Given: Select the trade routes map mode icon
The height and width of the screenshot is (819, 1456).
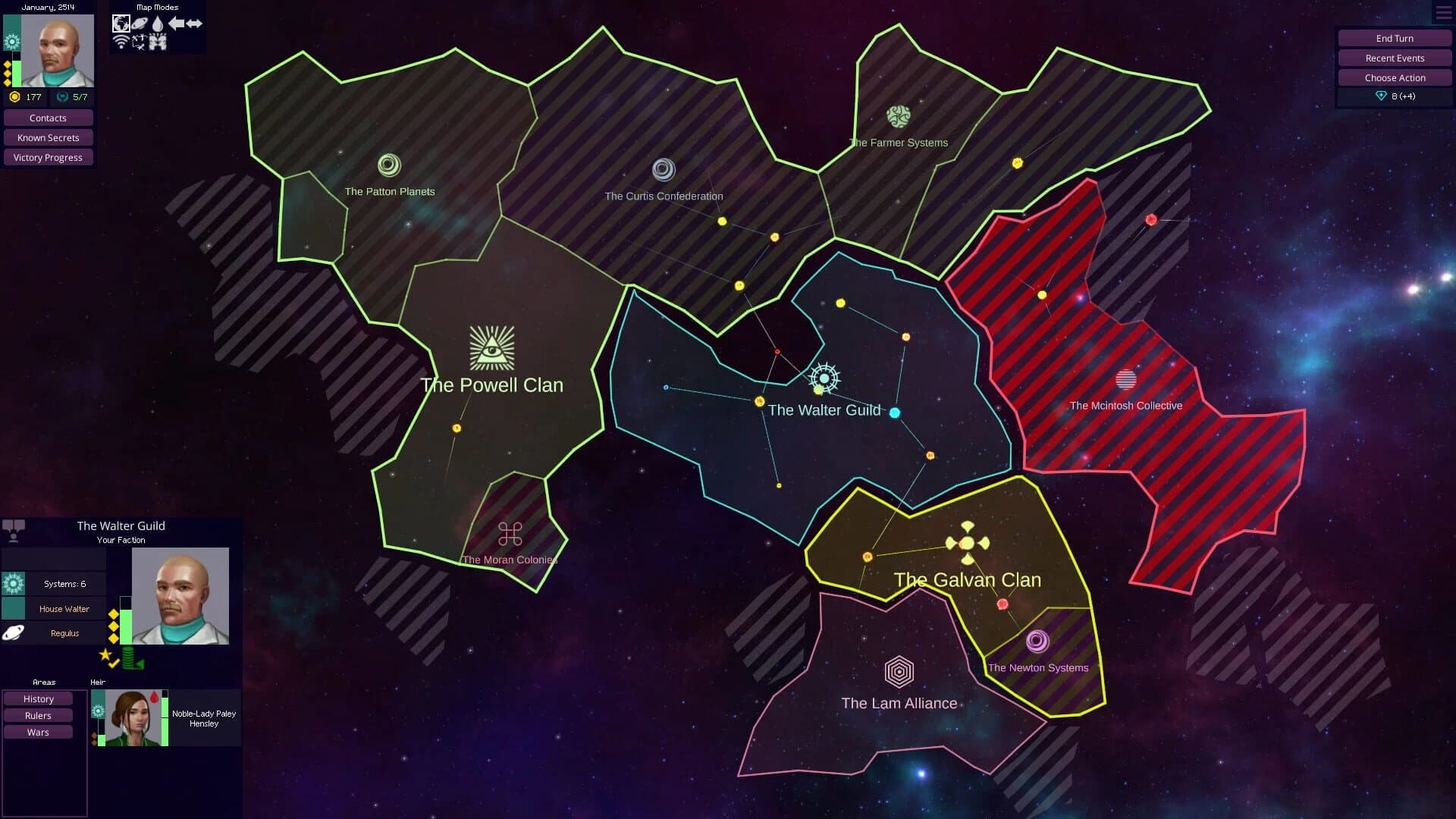Looking at the screenshot, I should pyautogui.click(x=140, y=42).
